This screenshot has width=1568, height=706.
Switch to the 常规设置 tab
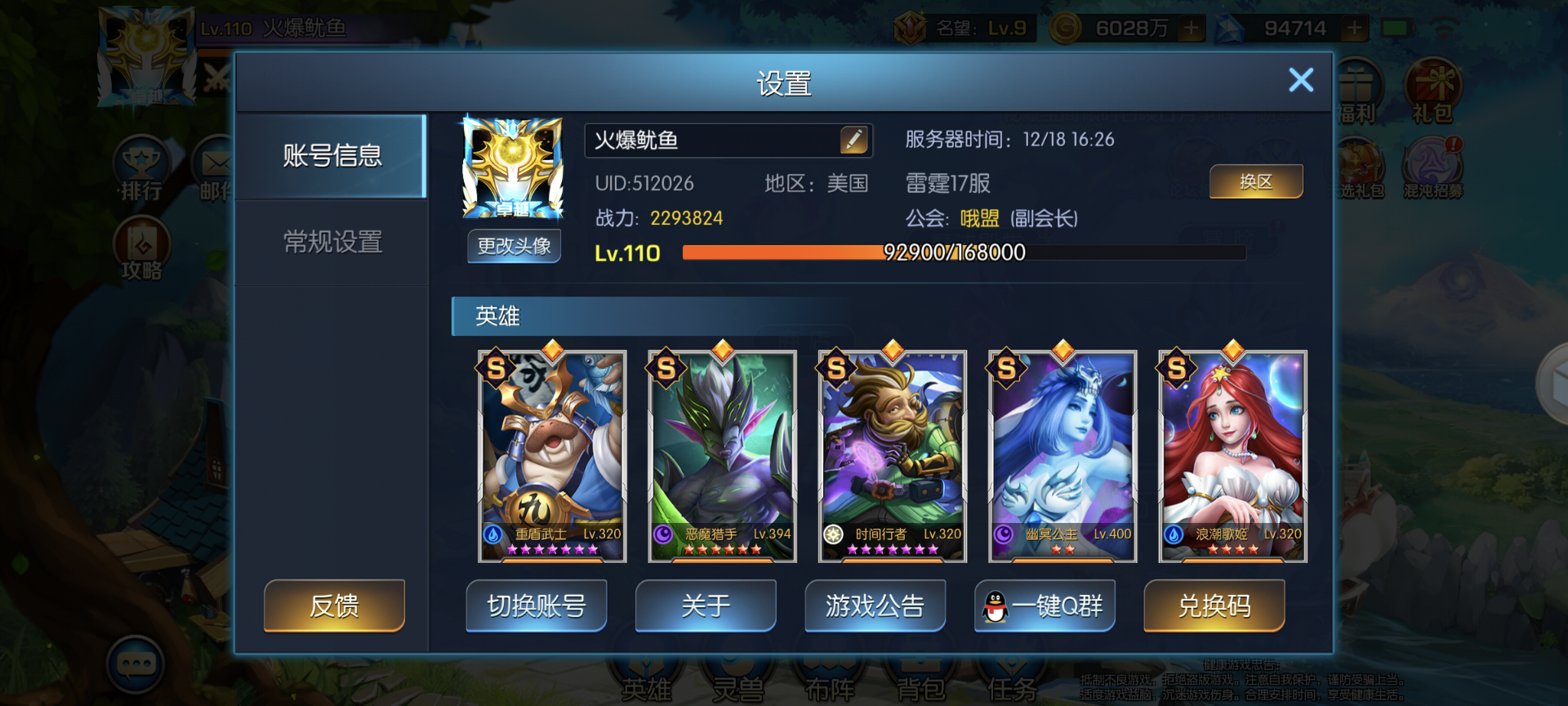[332, 242]
